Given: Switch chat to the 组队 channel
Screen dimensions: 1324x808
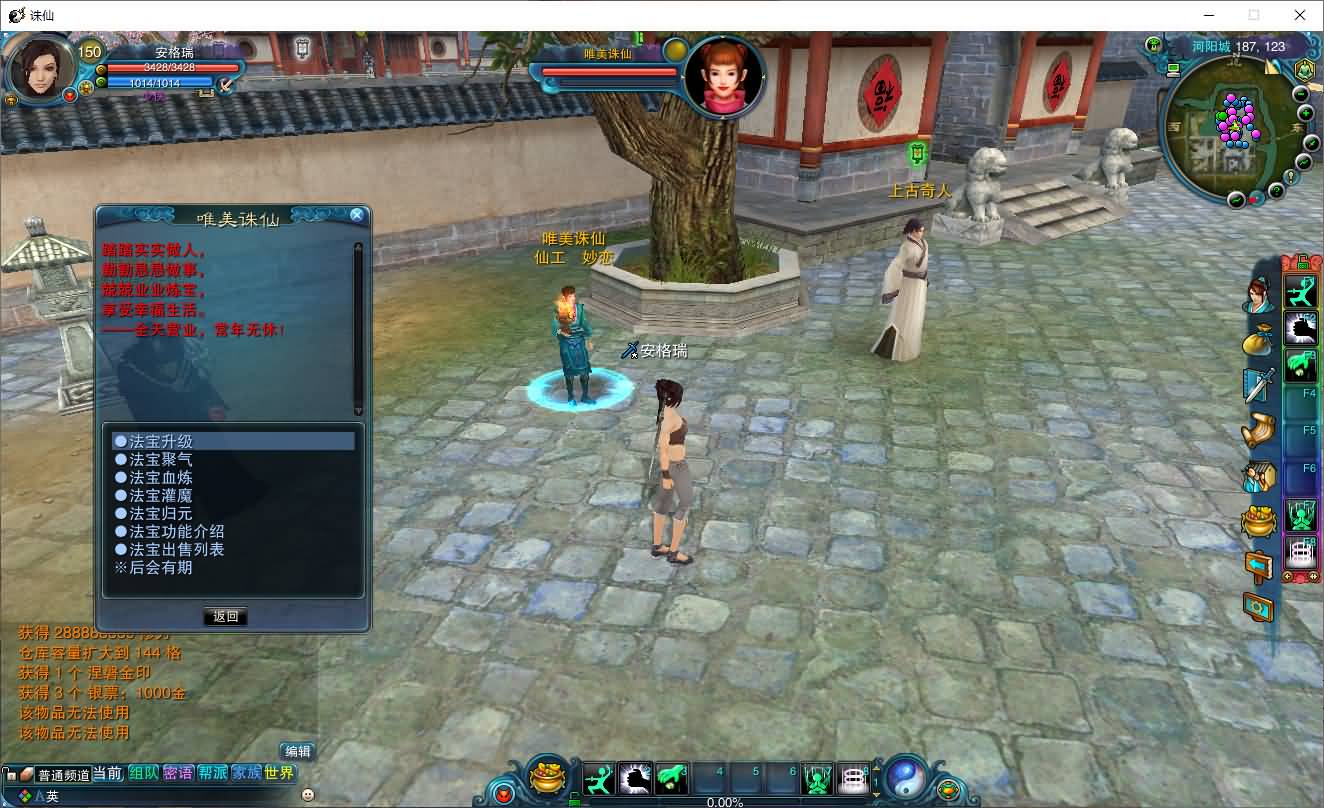Looking at the screenshot, I should tap(144, 773).
